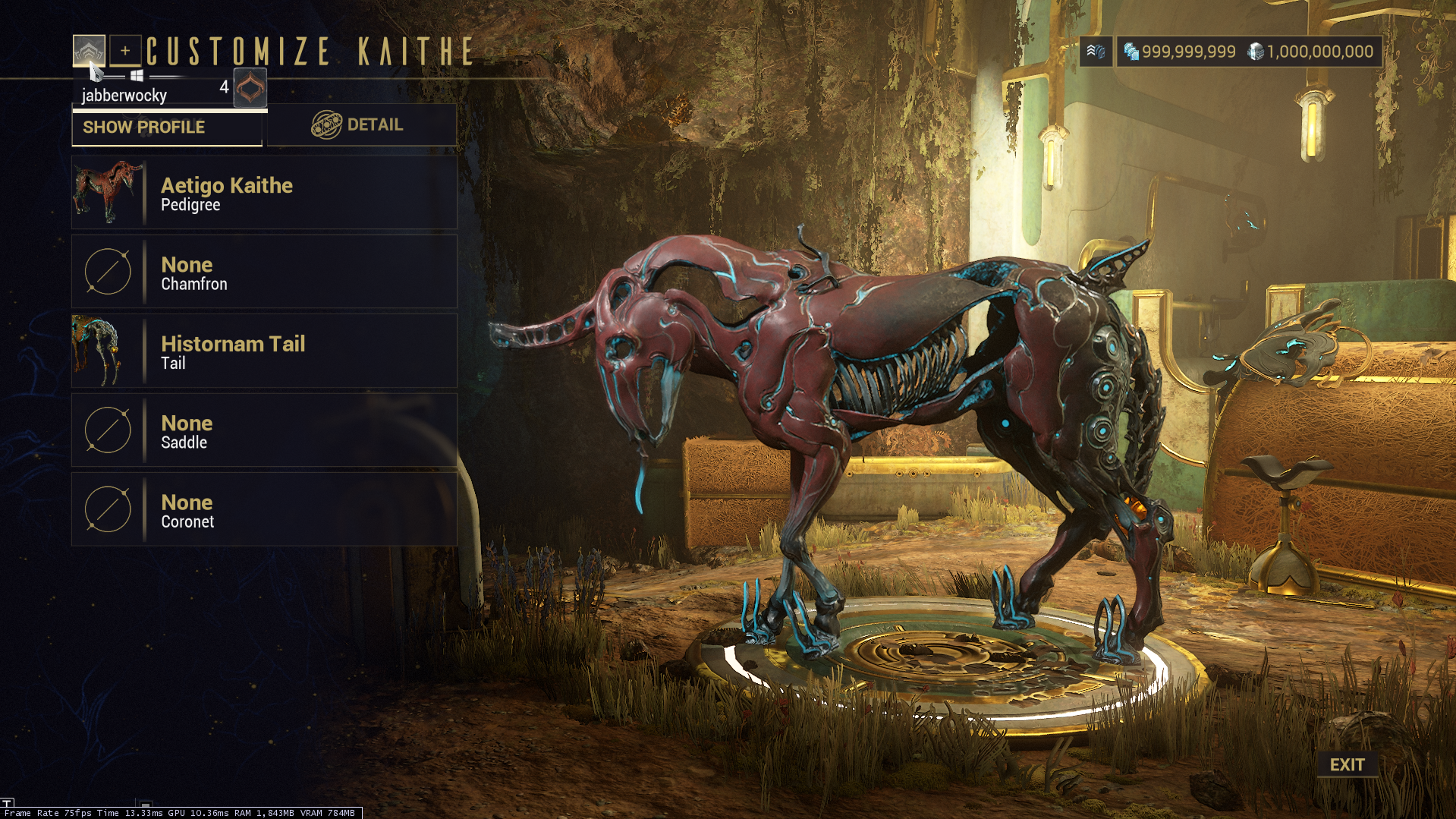Exit the Customize Kaithe screen
The height and width of the screenshot is (819, 1456).
tap(1347, 764)
